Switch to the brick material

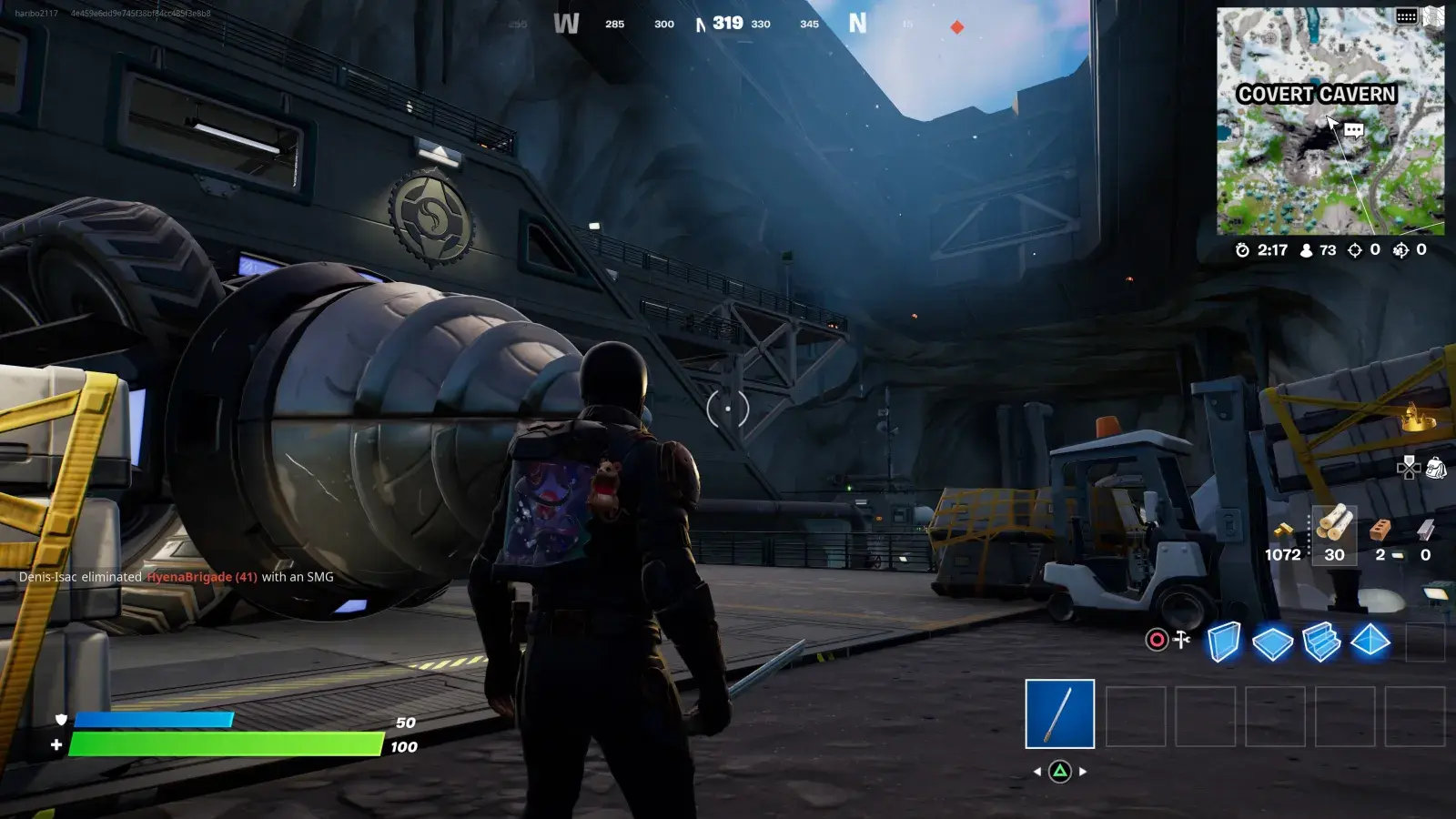tap(1381, 531)
